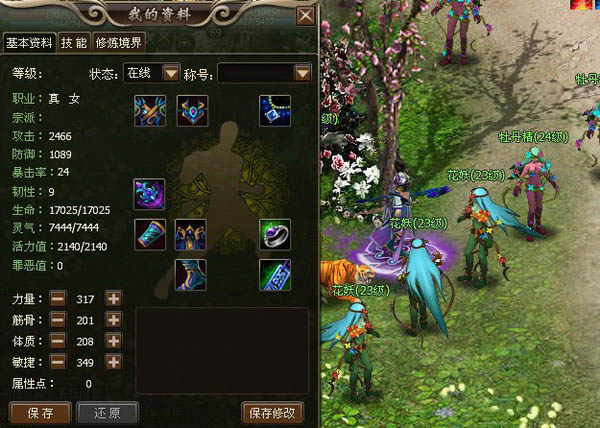Image resolution: width=600 pixels, height=428 pixels.
Task: Add a point to 敏捷 agility
Action: click(113, 361)
